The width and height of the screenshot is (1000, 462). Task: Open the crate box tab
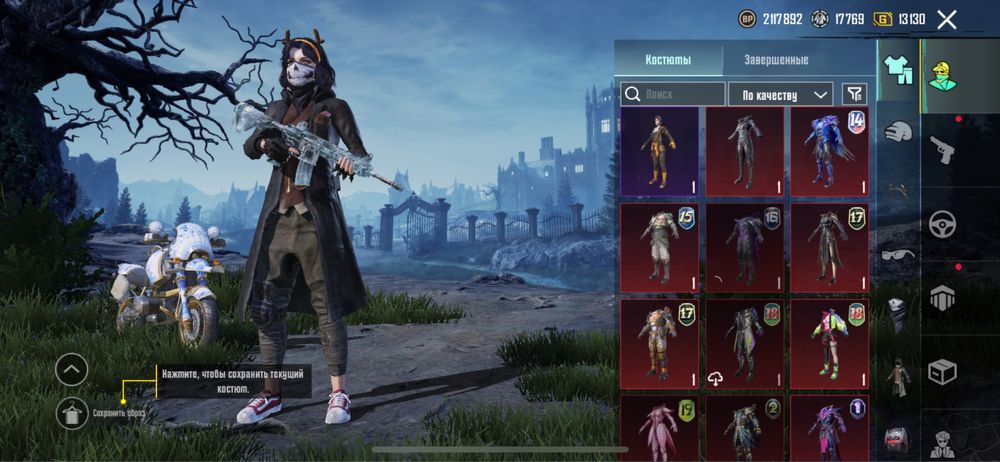942,371
